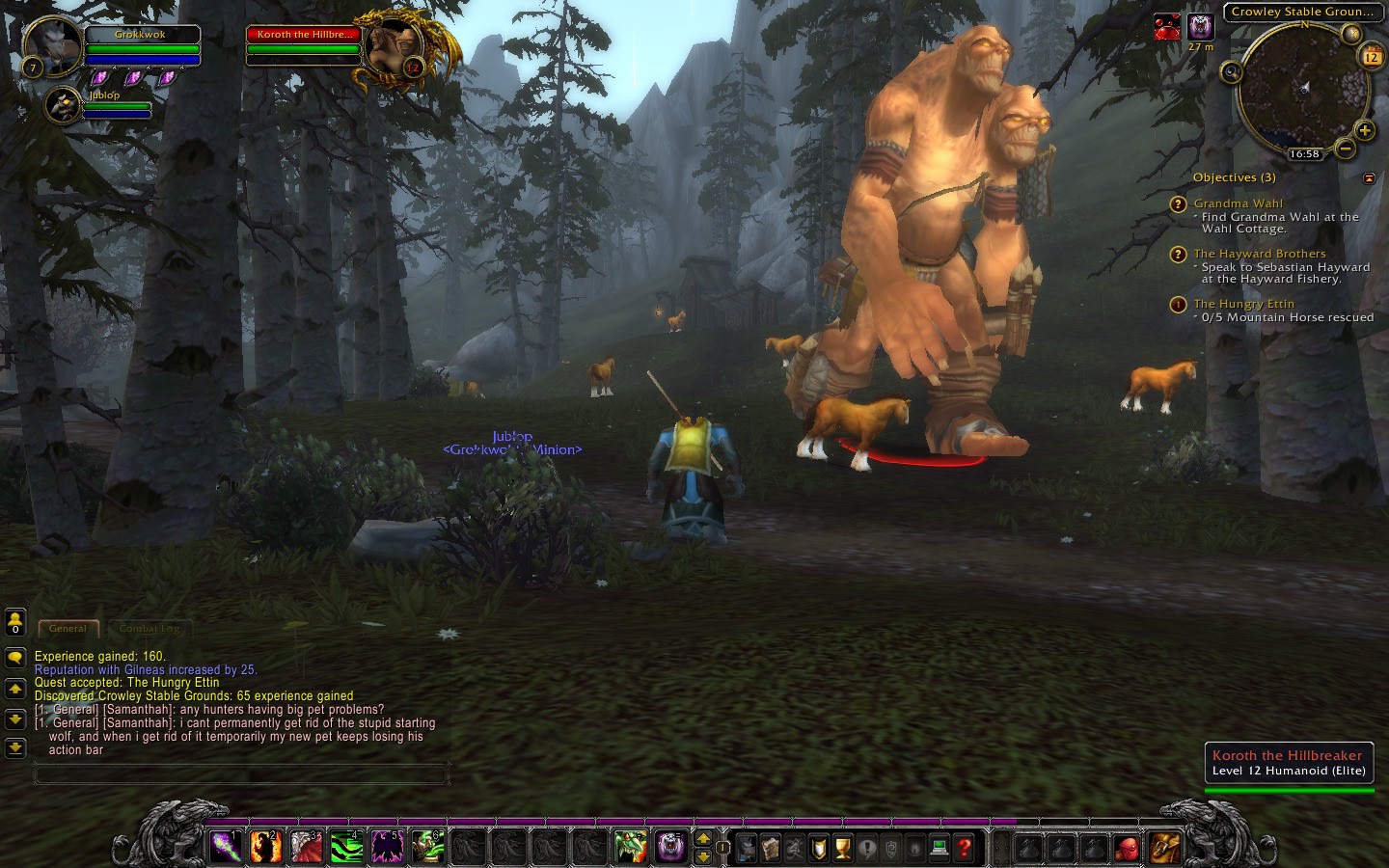This screenshot has width=1389, height=868.
Task: Switch to the Combat Log chat tab
Action: click(x=150, y=628)
